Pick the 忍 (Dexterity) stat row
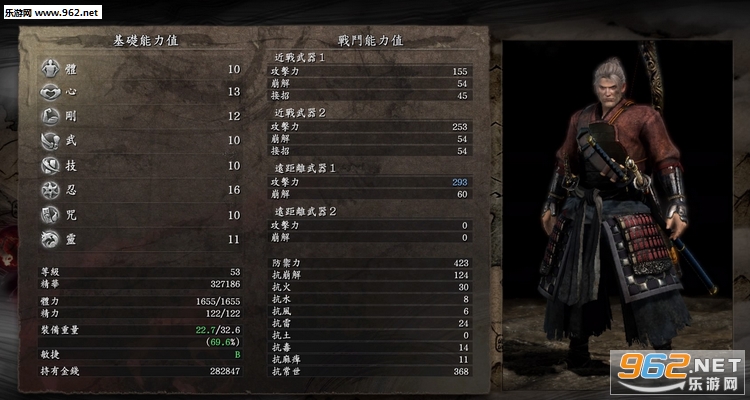The height and width of the screenshot is (400, 750). click(x=140, y=190)
